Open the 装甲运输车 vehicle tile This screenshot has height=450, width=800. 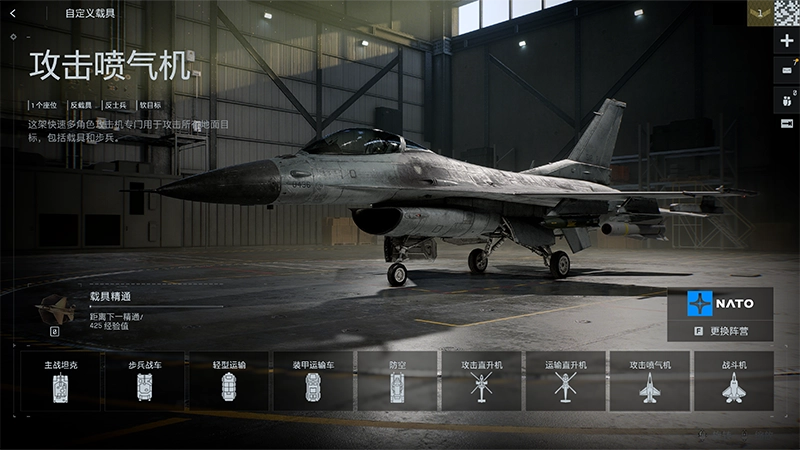point(313,380)
